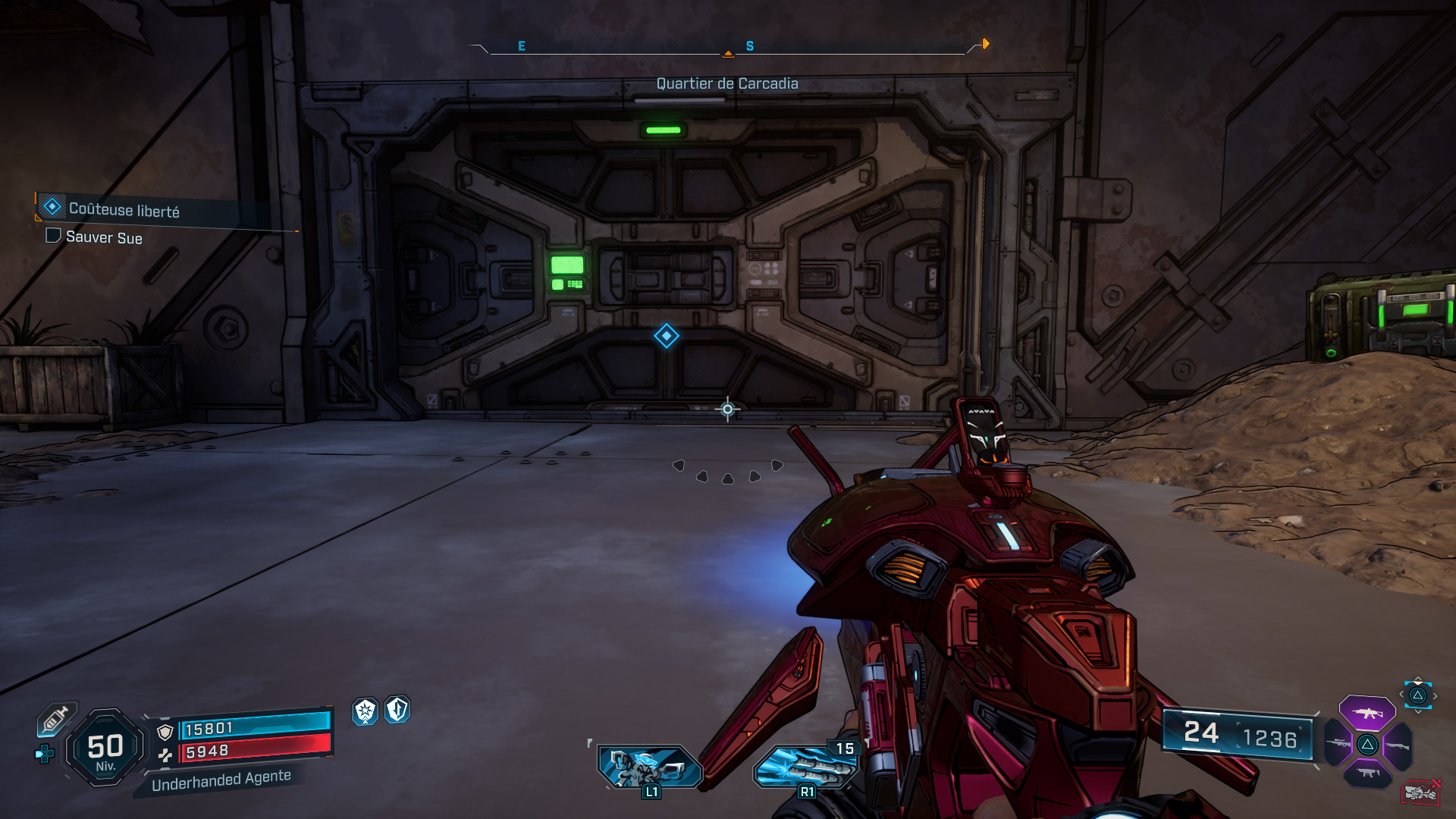
Task: Select the SMG in the bottom weapon slot
Action: coord(1369,772)
